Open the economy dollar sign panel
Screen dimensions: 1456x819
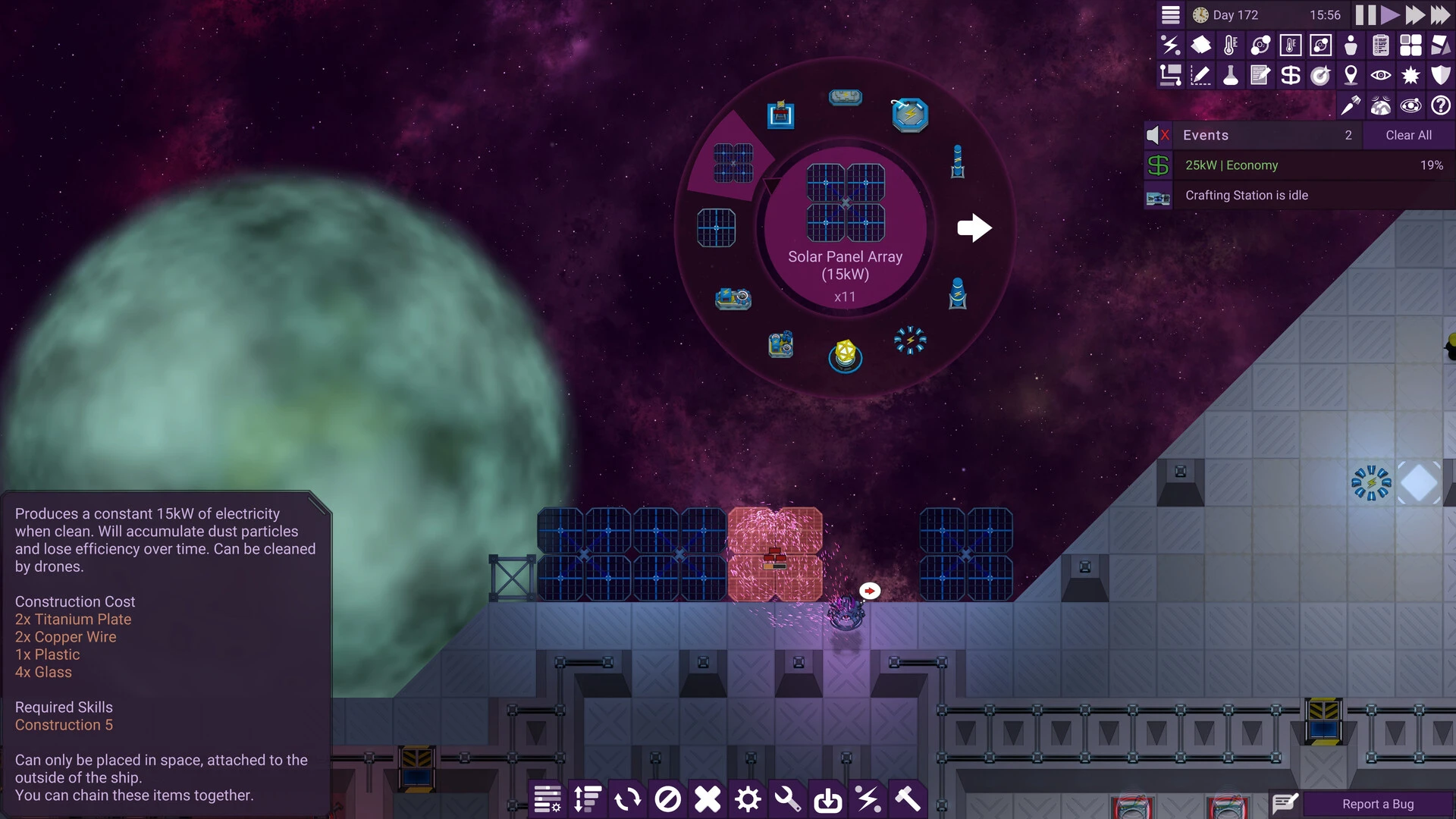point(1291,75)
